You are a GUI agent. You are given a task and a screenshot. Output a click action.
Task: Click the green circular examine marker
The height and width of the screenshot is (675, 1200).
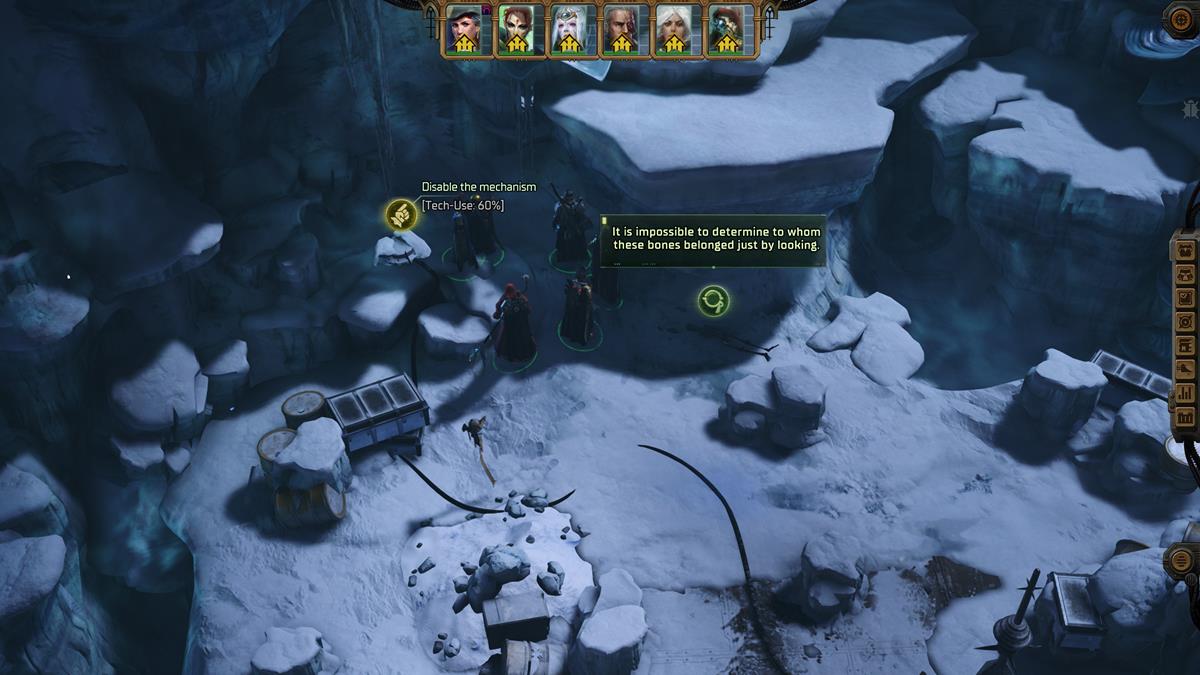click(713, 299)
